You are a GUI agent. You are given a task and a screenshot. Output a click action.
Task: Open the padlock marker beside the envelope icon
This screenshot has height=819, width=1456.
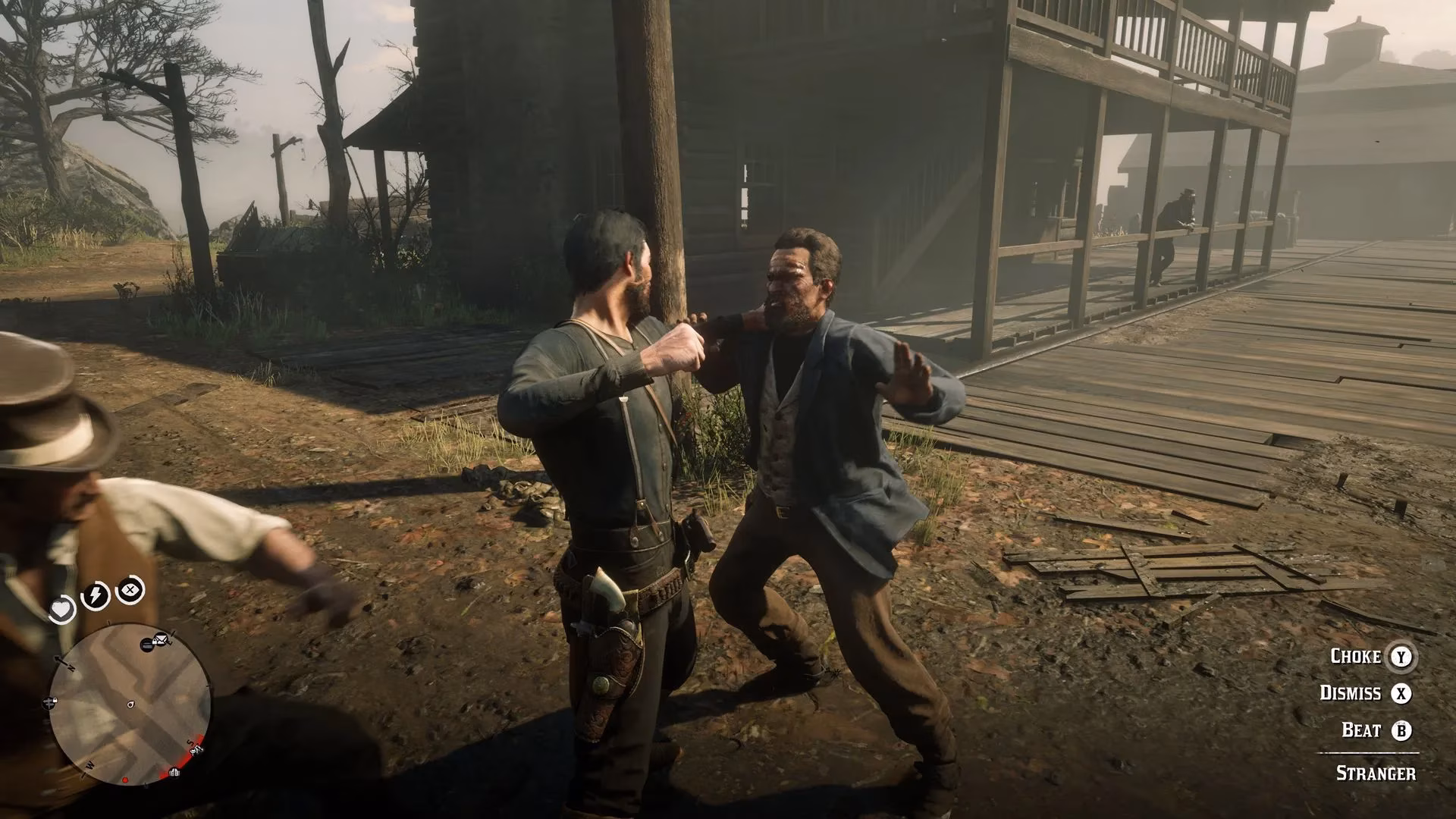(155, 640)
